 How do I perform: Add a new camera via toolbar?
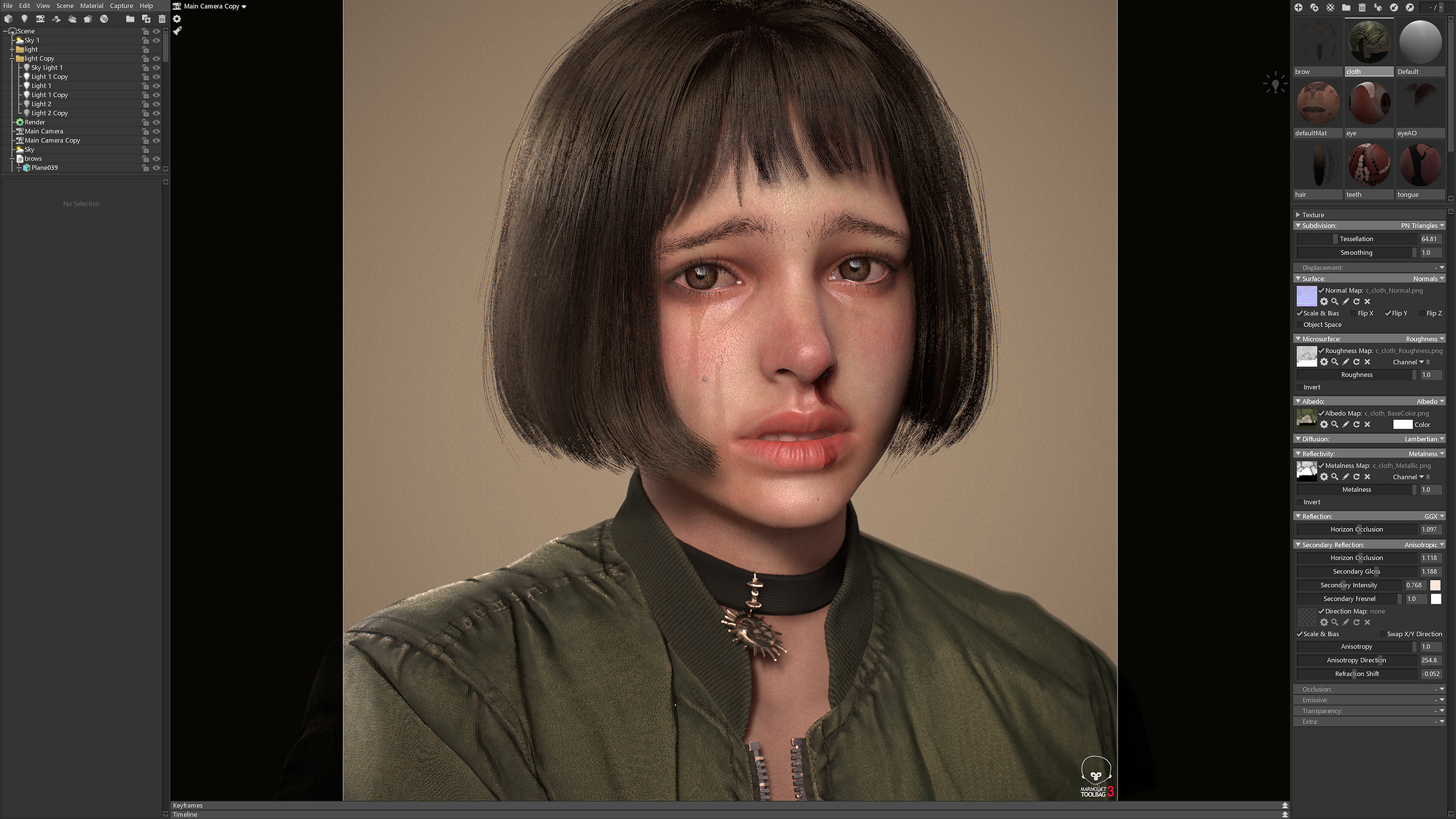click(x=40, y=19)
